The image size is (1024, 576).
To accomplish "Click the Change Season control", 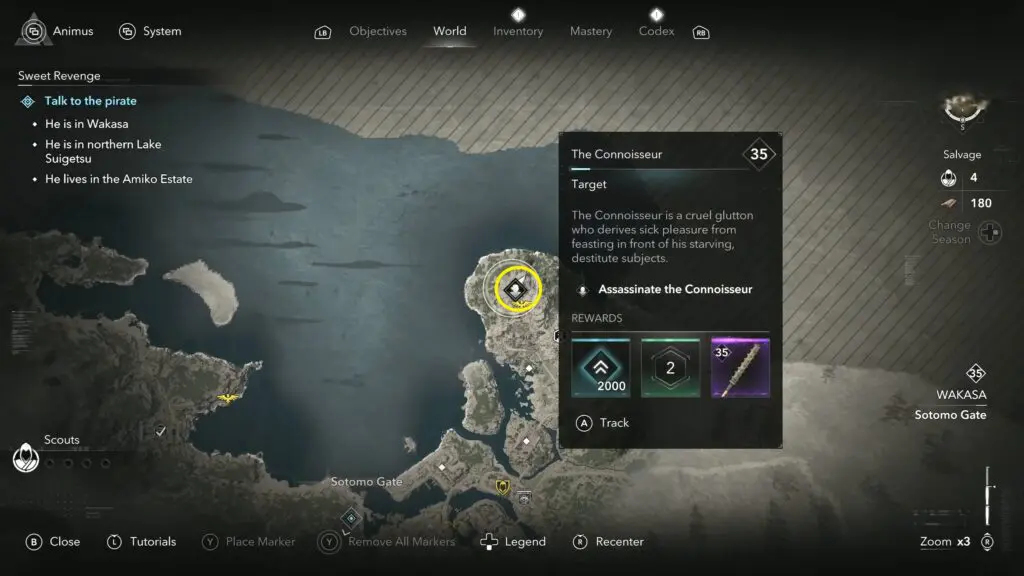I will coord(990,232).
